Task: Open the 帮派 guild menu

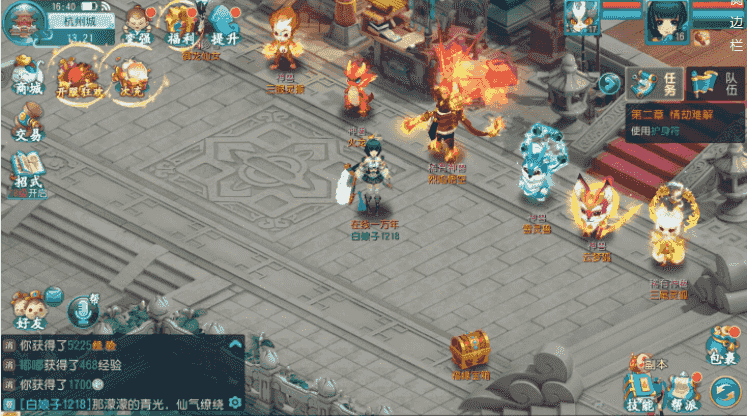Action: [684, 392]
